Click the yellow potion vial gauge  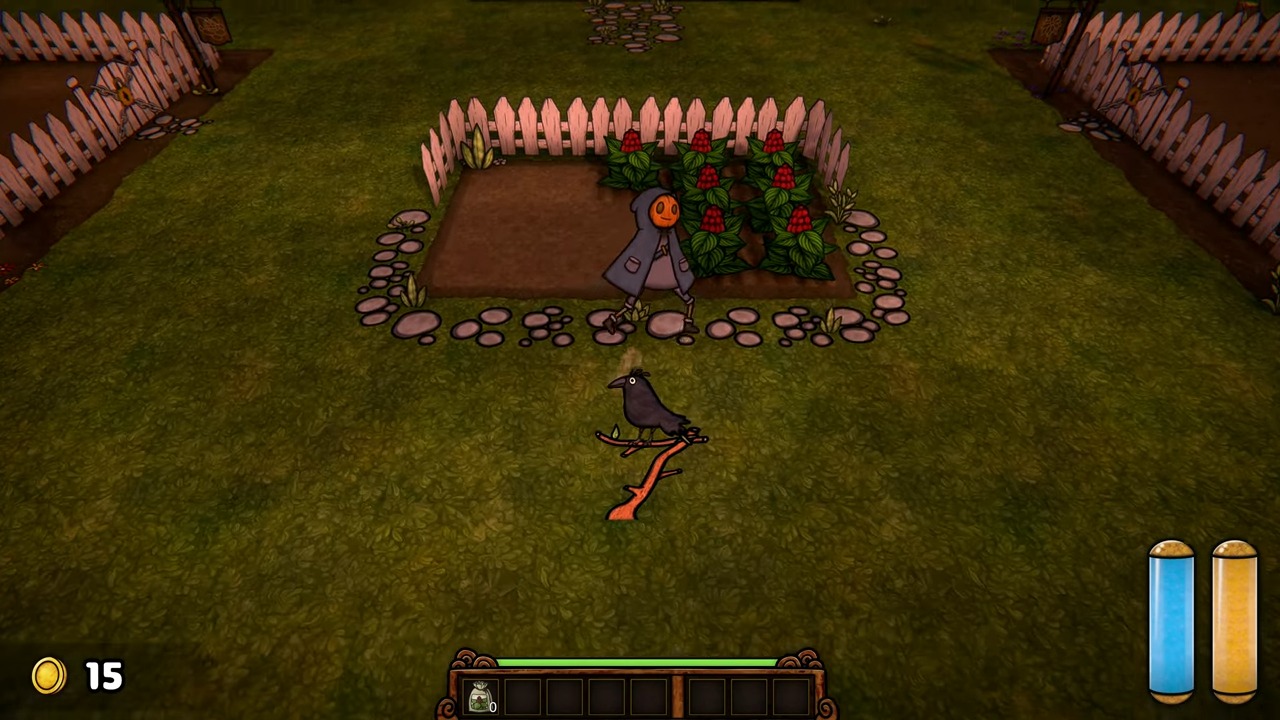[x=1233, y=620]
